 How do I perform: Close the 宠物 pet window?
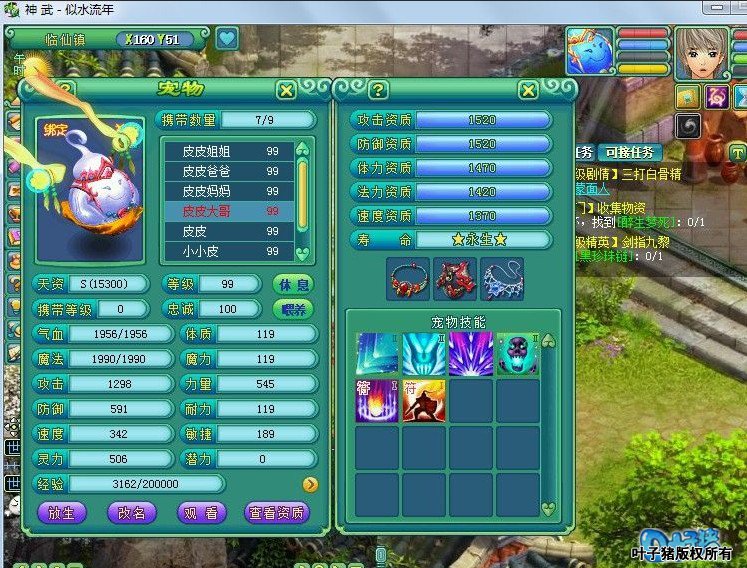pyautogui.click(x=286, y=91)
